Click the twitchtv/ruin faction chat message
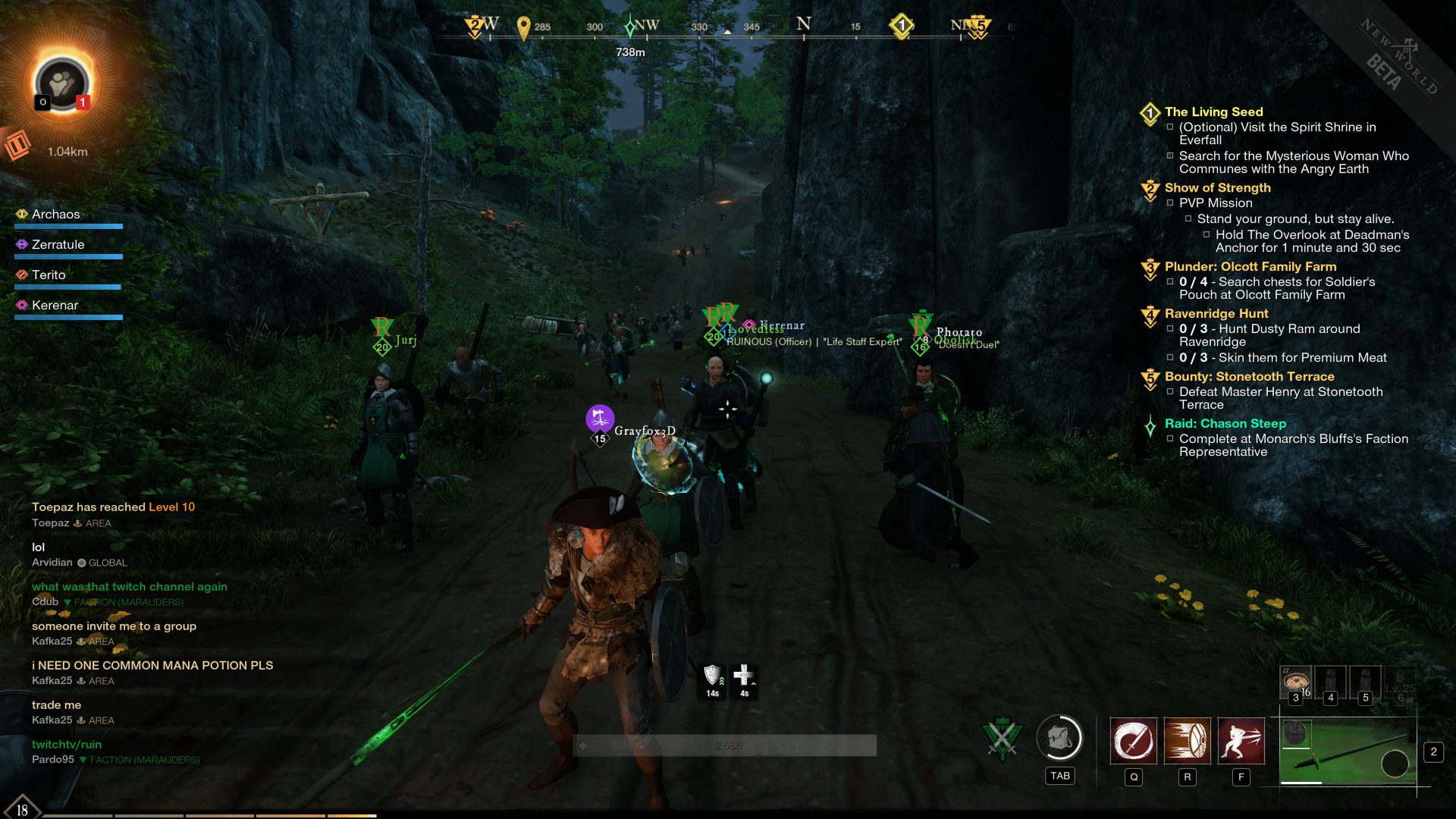 click(x=67, y=745)
